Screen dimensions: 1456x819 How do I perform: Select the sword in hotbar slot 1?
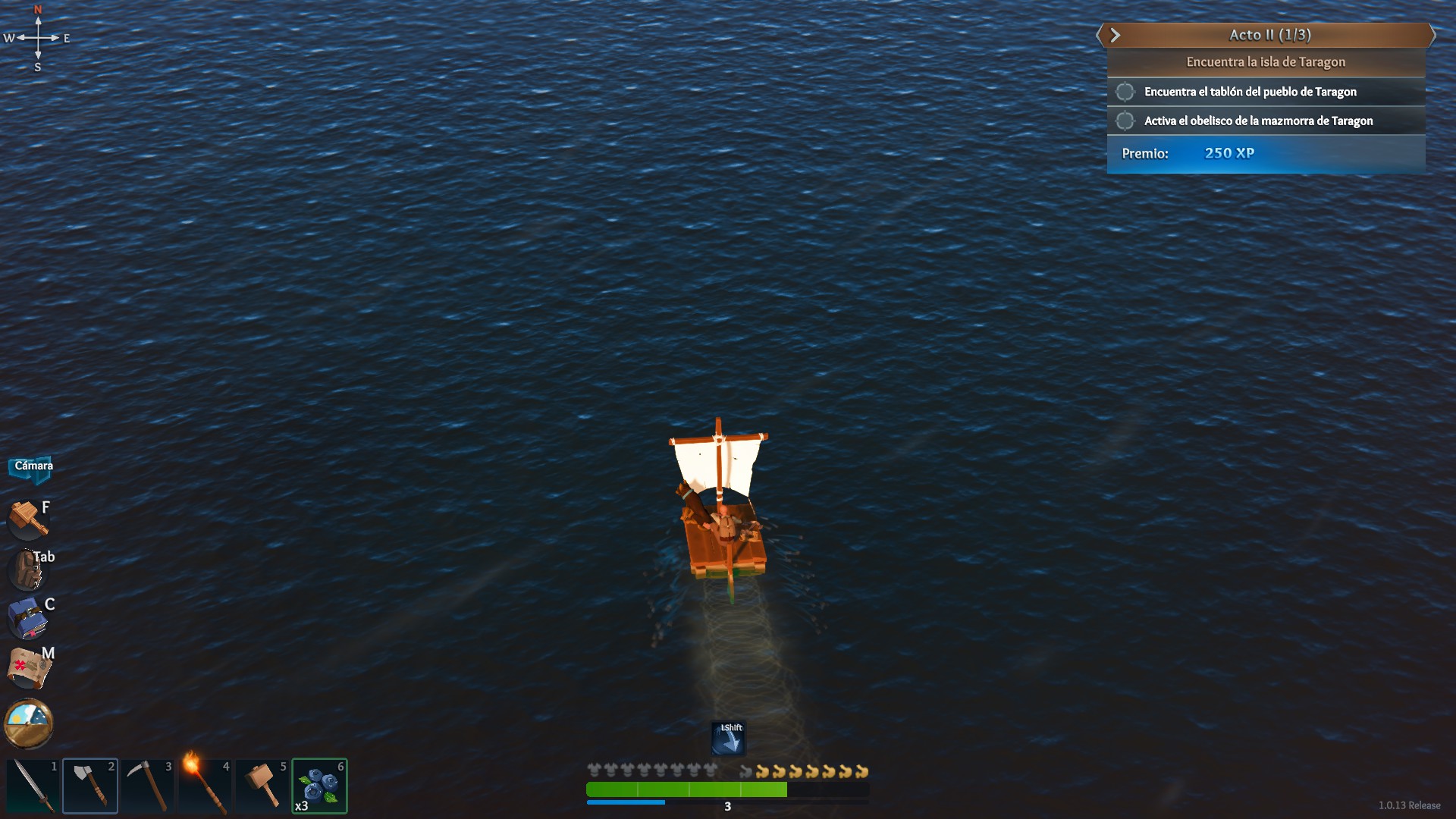click(x=33, y=786)
